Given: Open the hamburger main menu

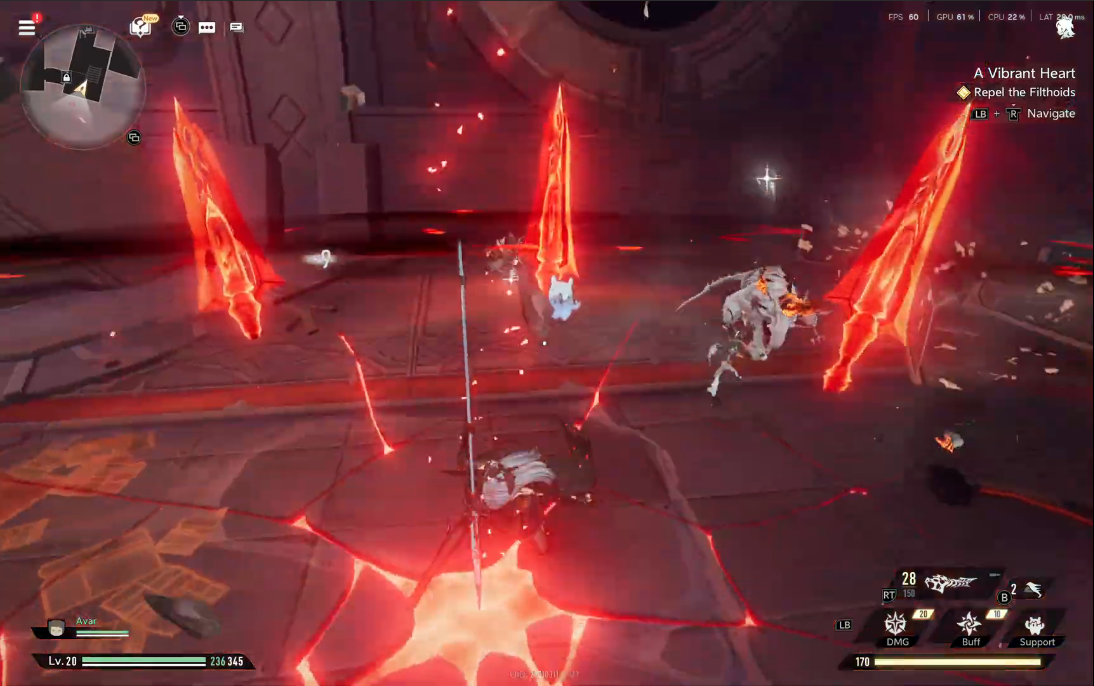Looking at the screenshot, I should pos(27,27).
